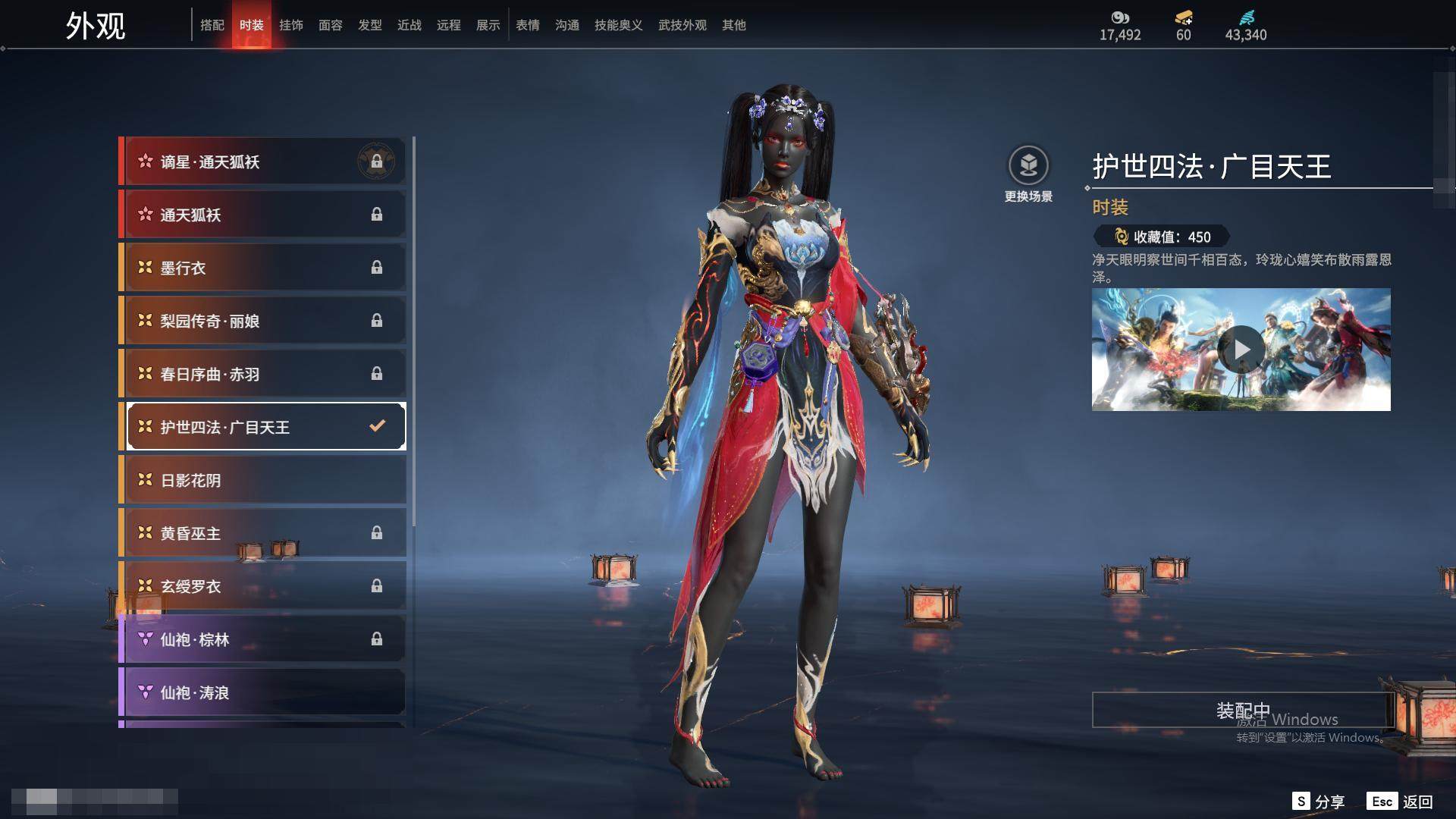Switch to the 搭配 tab

[212, 25]
